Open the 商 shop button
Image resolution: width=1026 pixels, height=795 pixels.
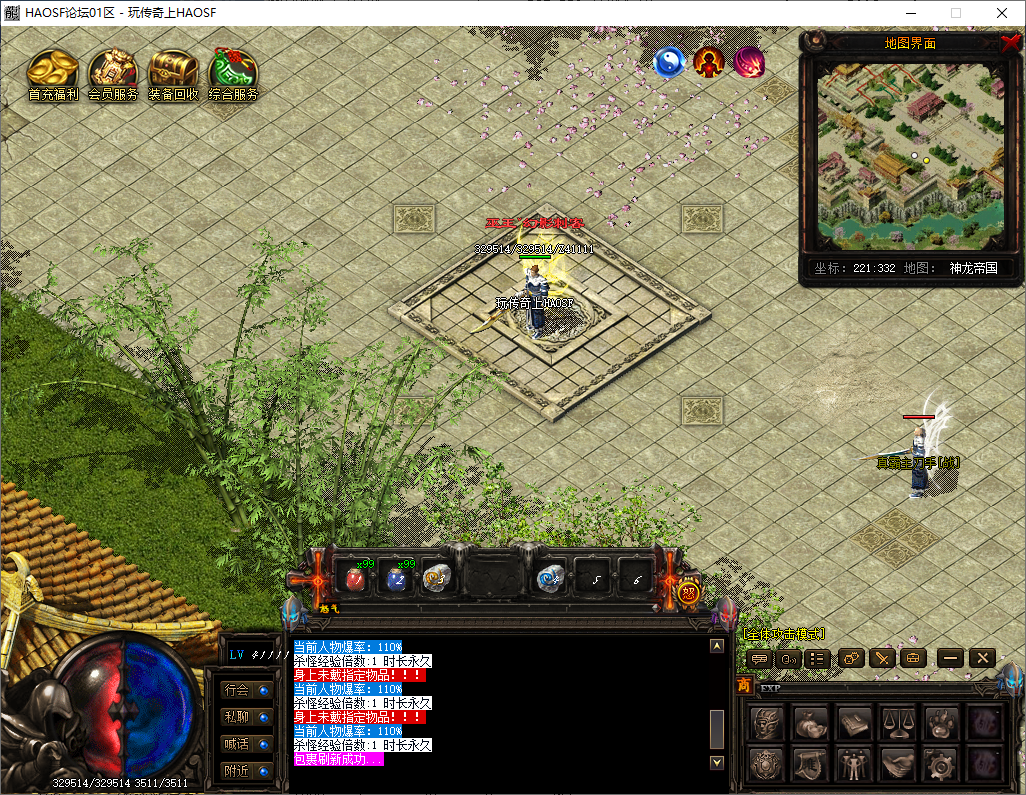(x=744, y=686)
